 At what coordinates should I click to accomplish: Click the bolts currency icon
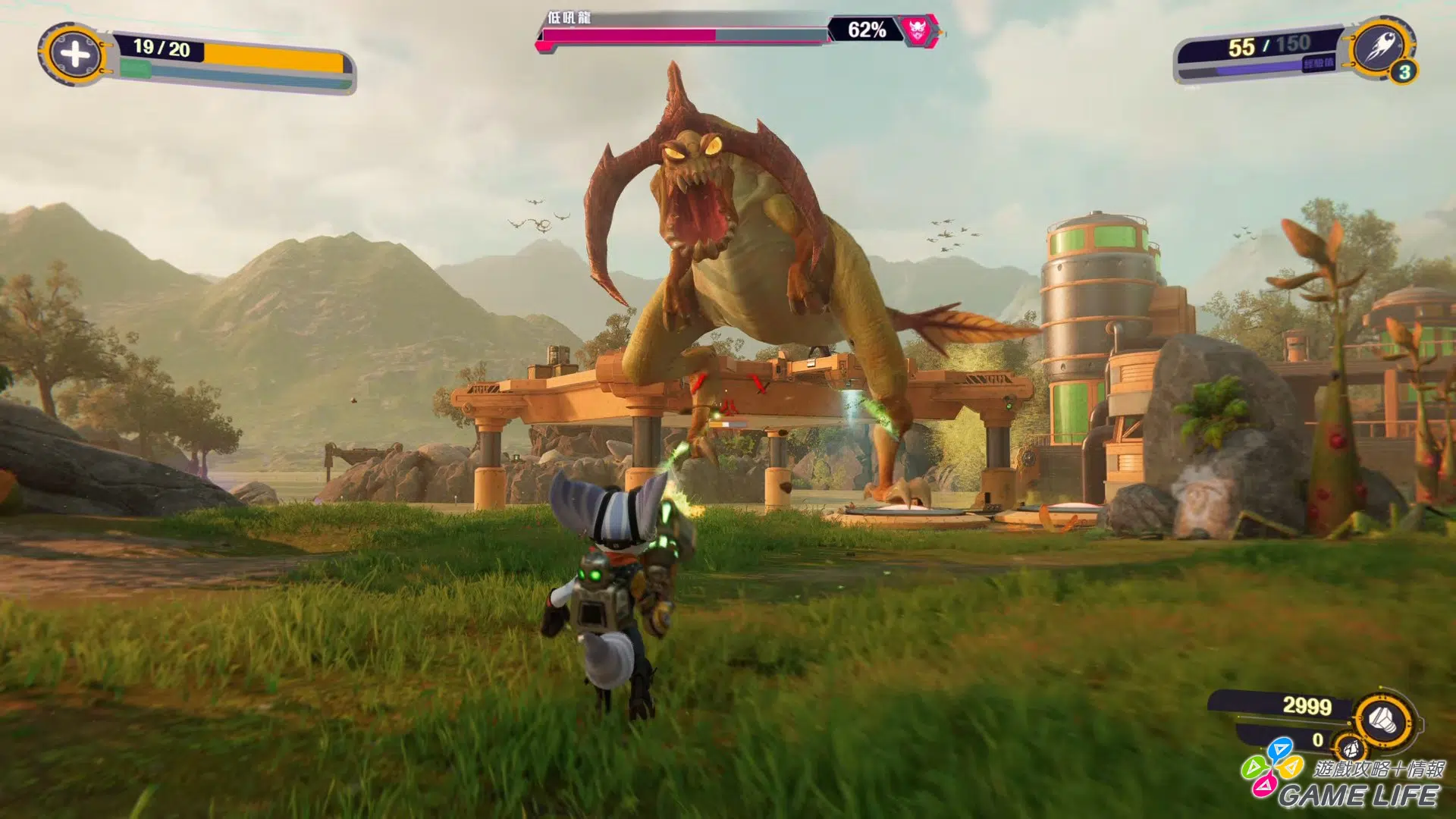(1382, 717)
